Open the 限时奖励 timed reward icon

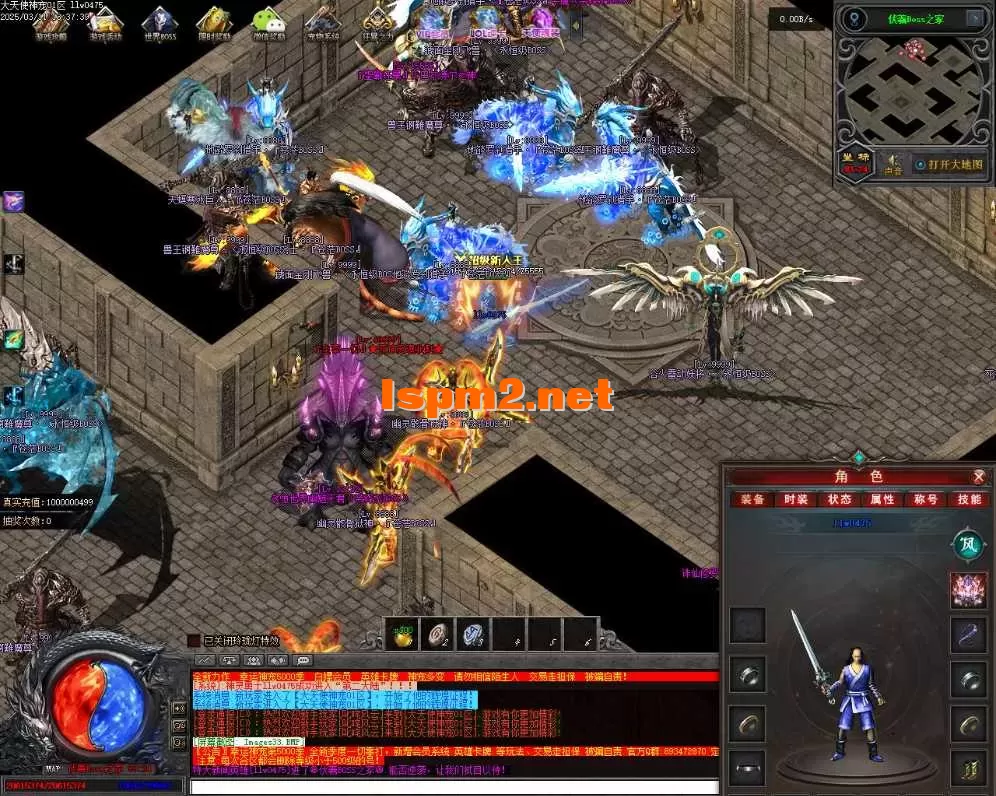click(x=213, y=20)
